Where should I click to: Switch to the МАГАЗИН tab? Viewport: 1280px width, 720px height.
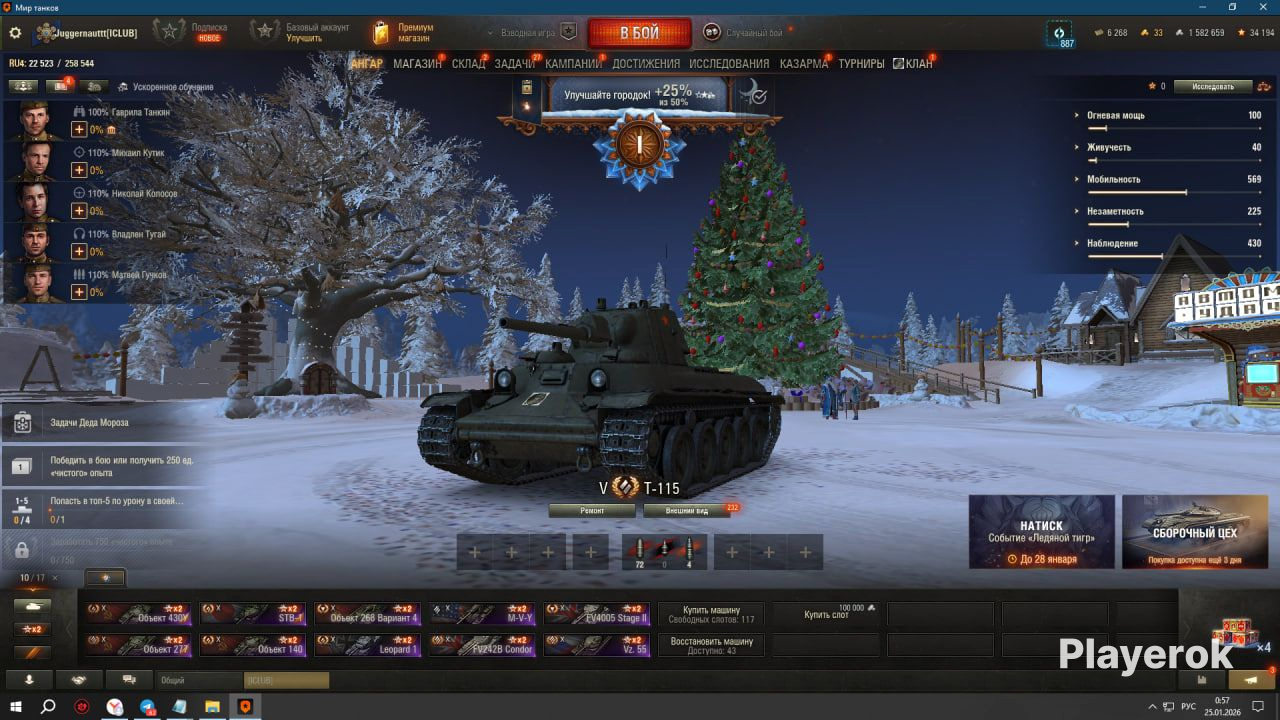pos(417,64)
